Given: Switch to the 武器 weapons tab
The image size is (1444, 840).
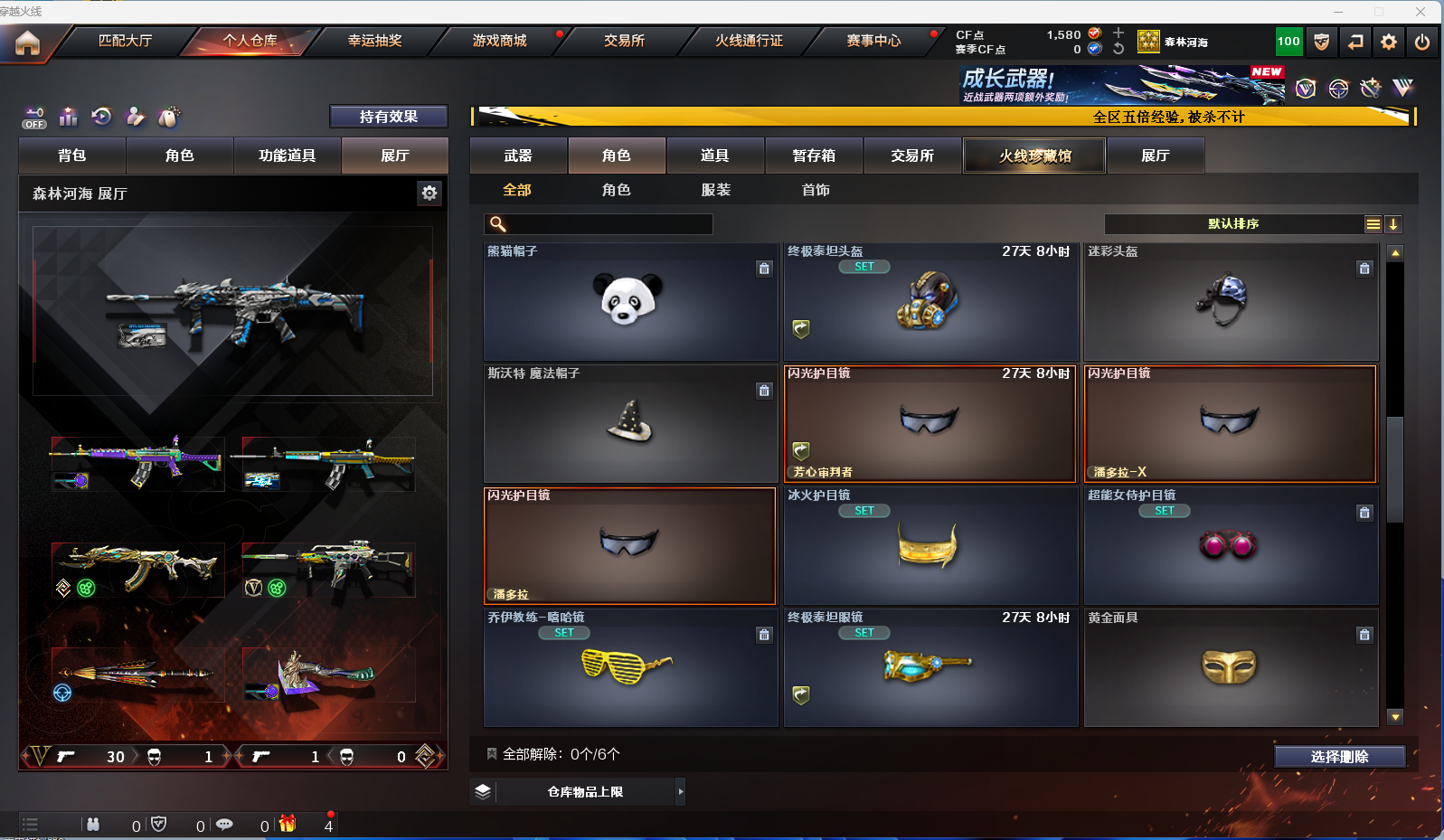Looking at the screenshot, I should point(518,156).
